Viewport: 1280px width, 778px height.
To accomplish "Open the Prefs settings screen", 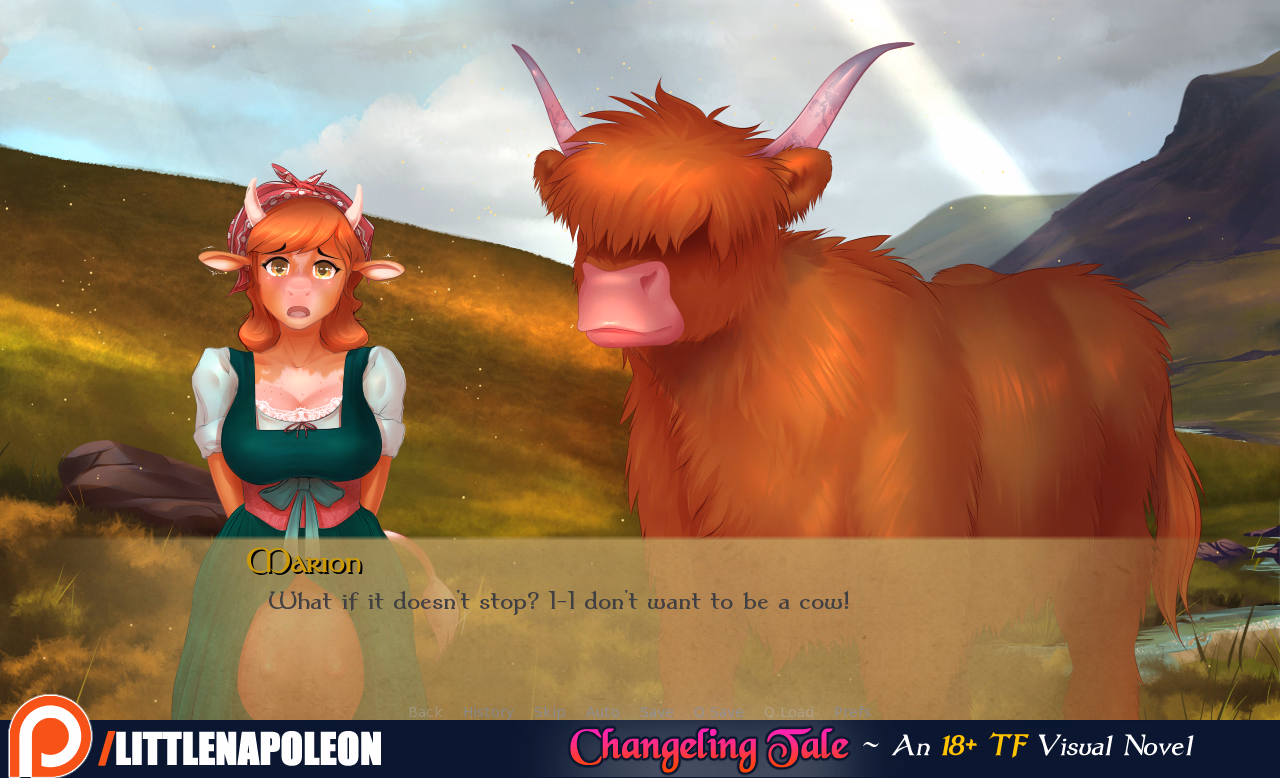I will (851, 712).
